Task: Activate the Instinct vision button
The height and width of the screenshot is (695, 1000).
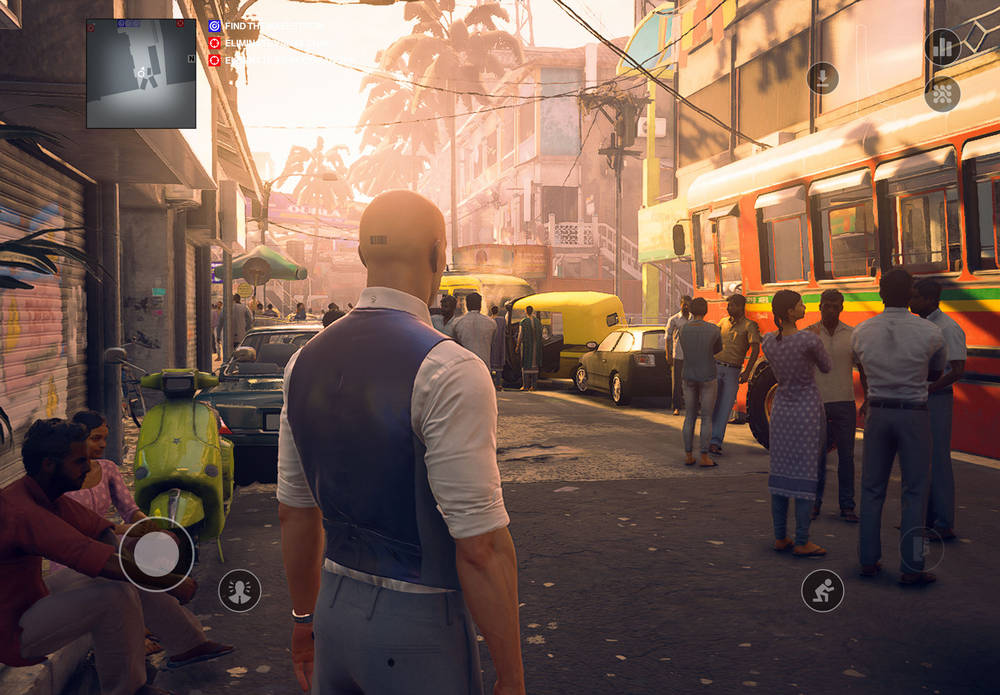Action: point(240,590)
